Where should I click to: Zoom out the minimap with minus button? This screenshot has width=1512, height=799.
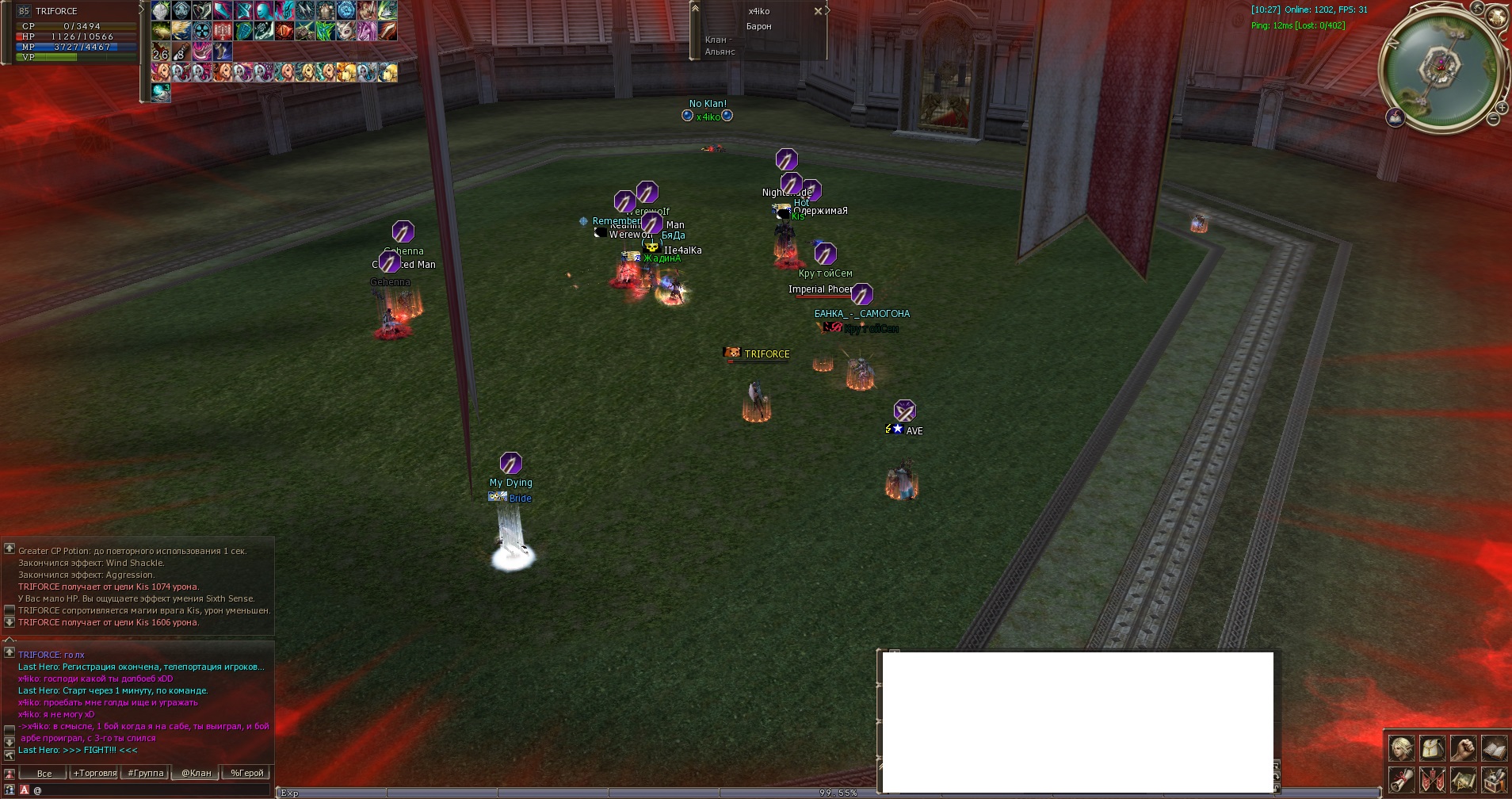click(x=1493, y=119)
